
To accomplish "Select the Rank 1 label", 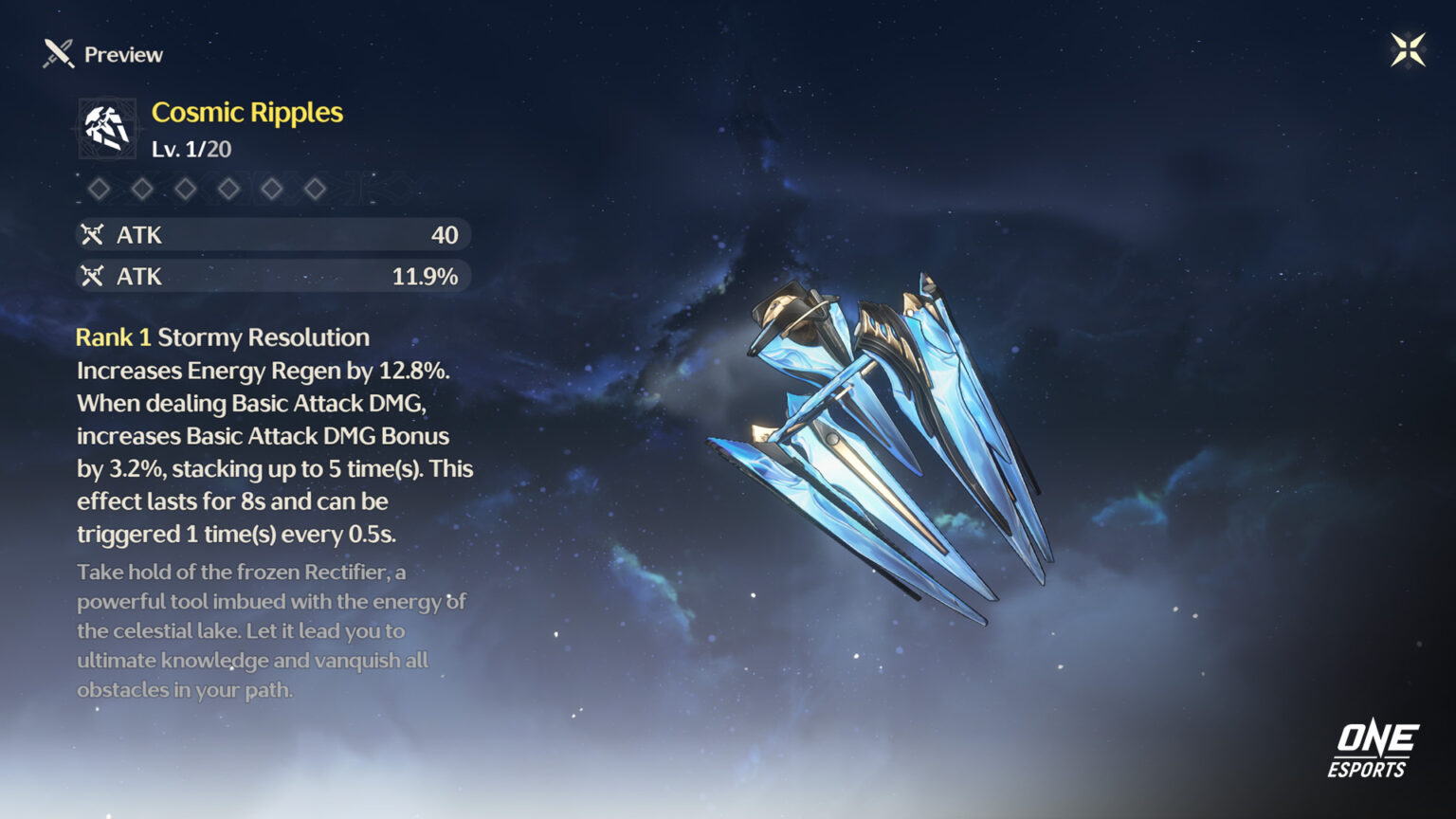I will point(113,337).
